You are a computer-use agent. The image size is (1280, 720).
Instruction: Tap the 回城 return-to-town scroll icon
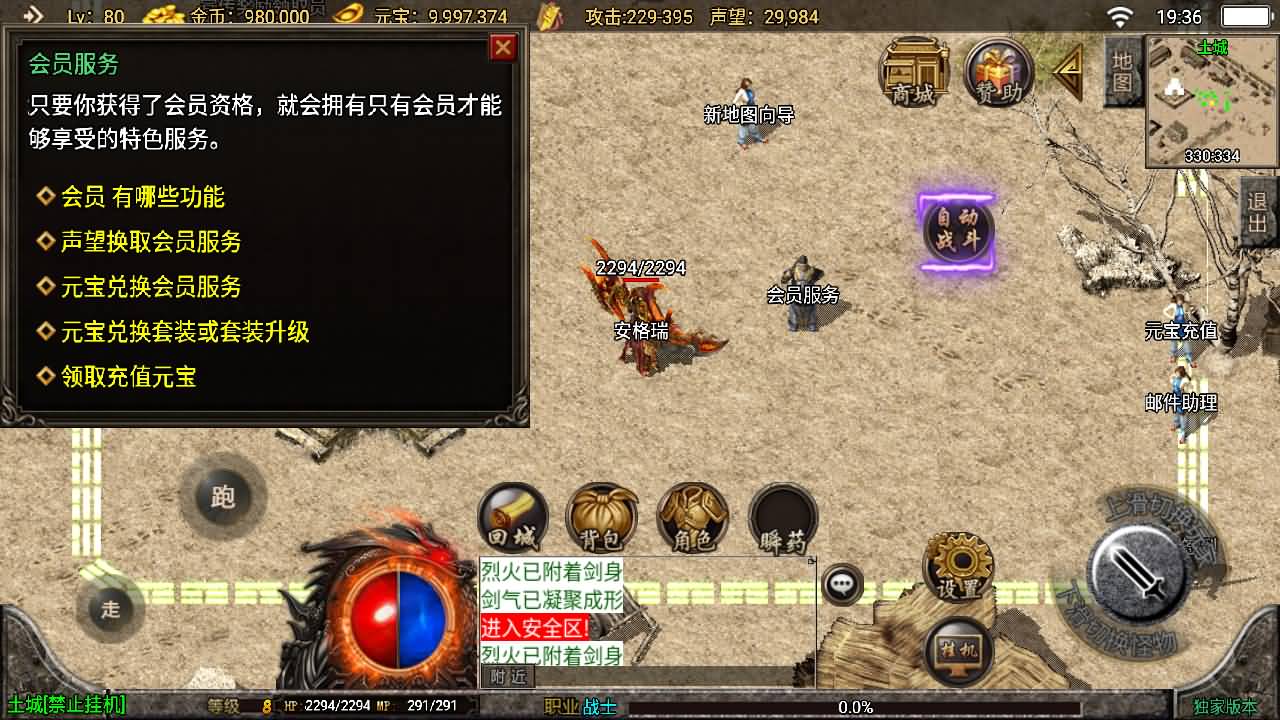point(511,515)
